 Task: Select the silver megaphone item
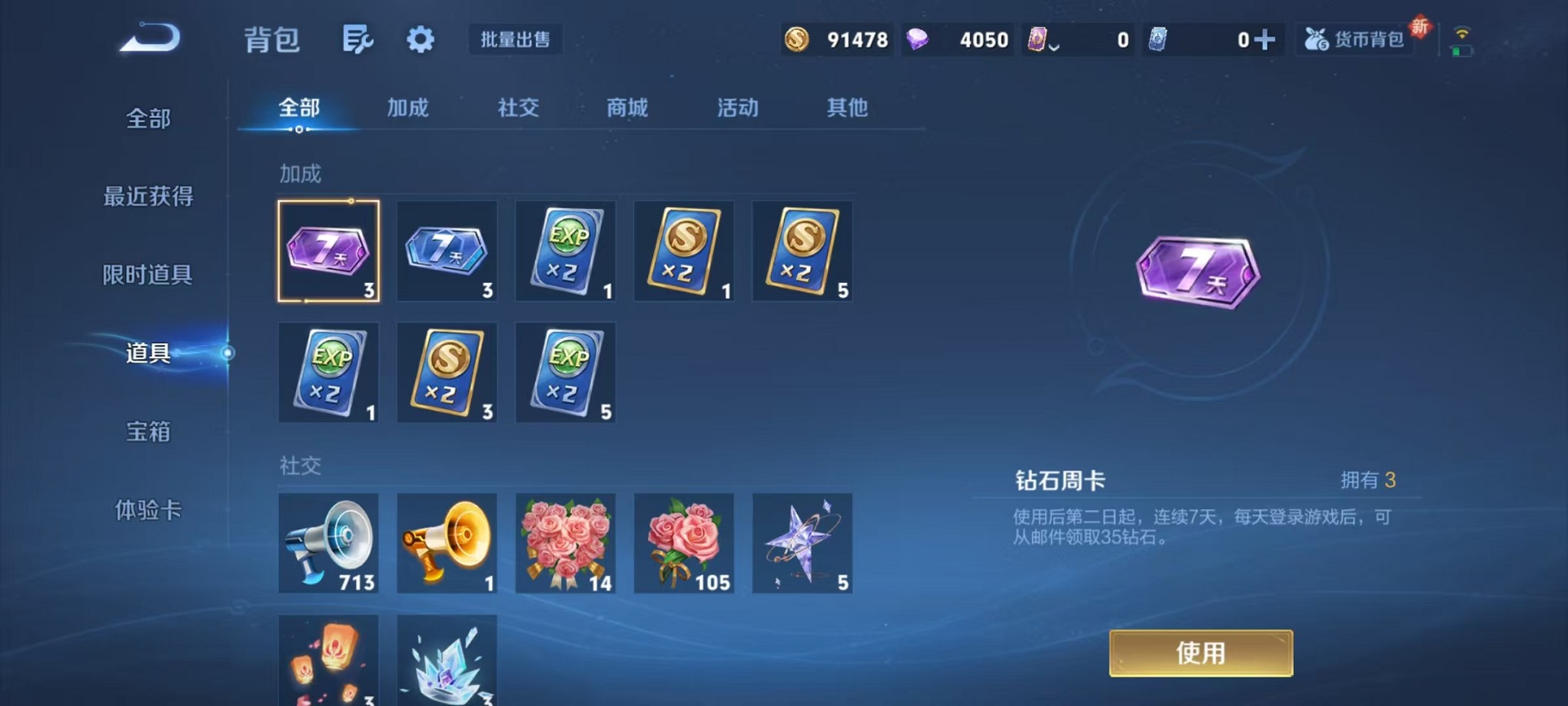[x=329, y=544]
